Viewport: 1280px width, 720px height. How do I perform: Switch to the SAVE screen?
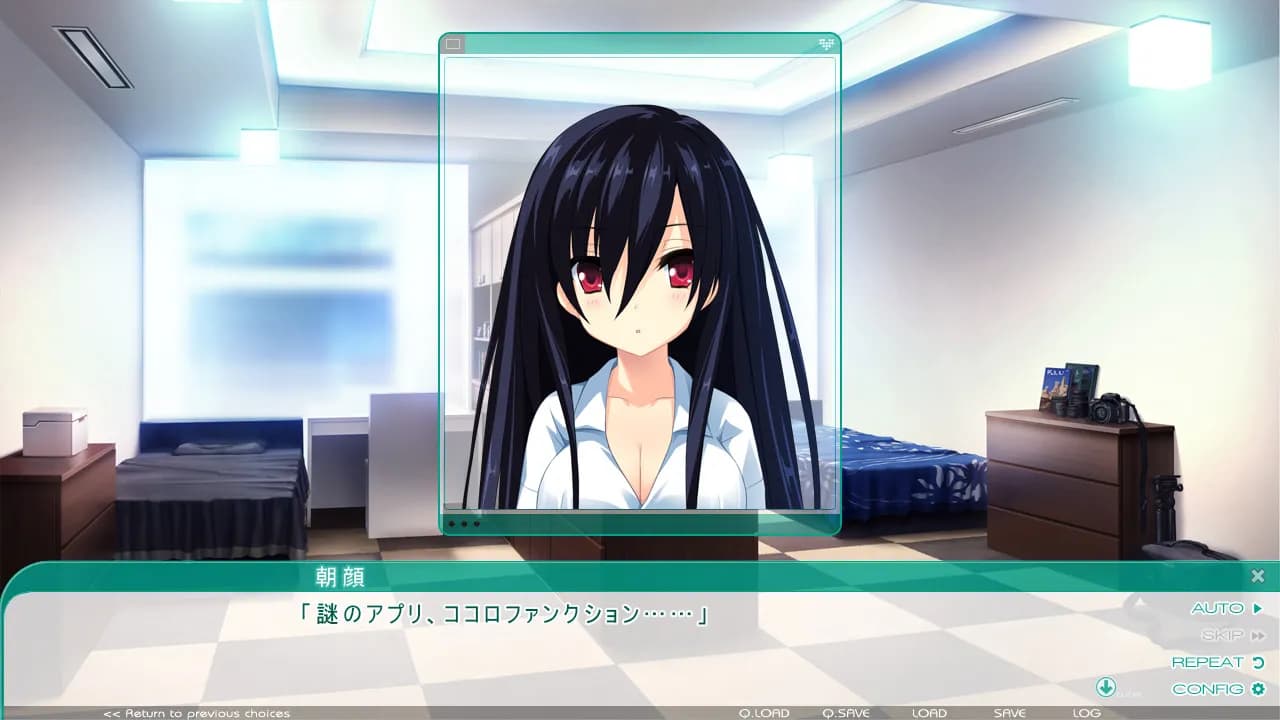click(1009, 712)
